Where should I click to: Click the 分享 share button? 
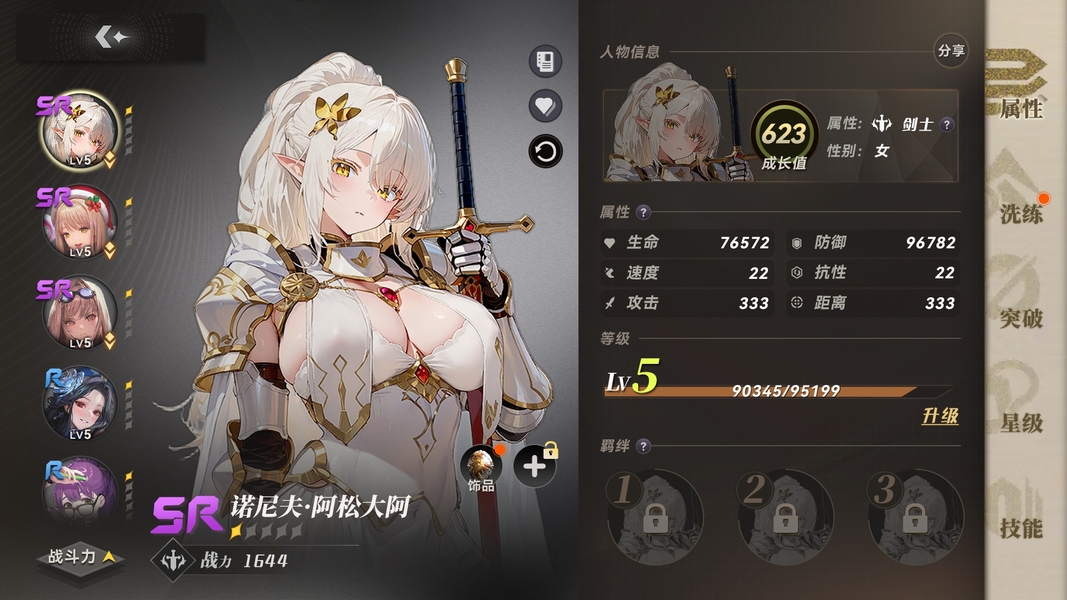point(951,50)
